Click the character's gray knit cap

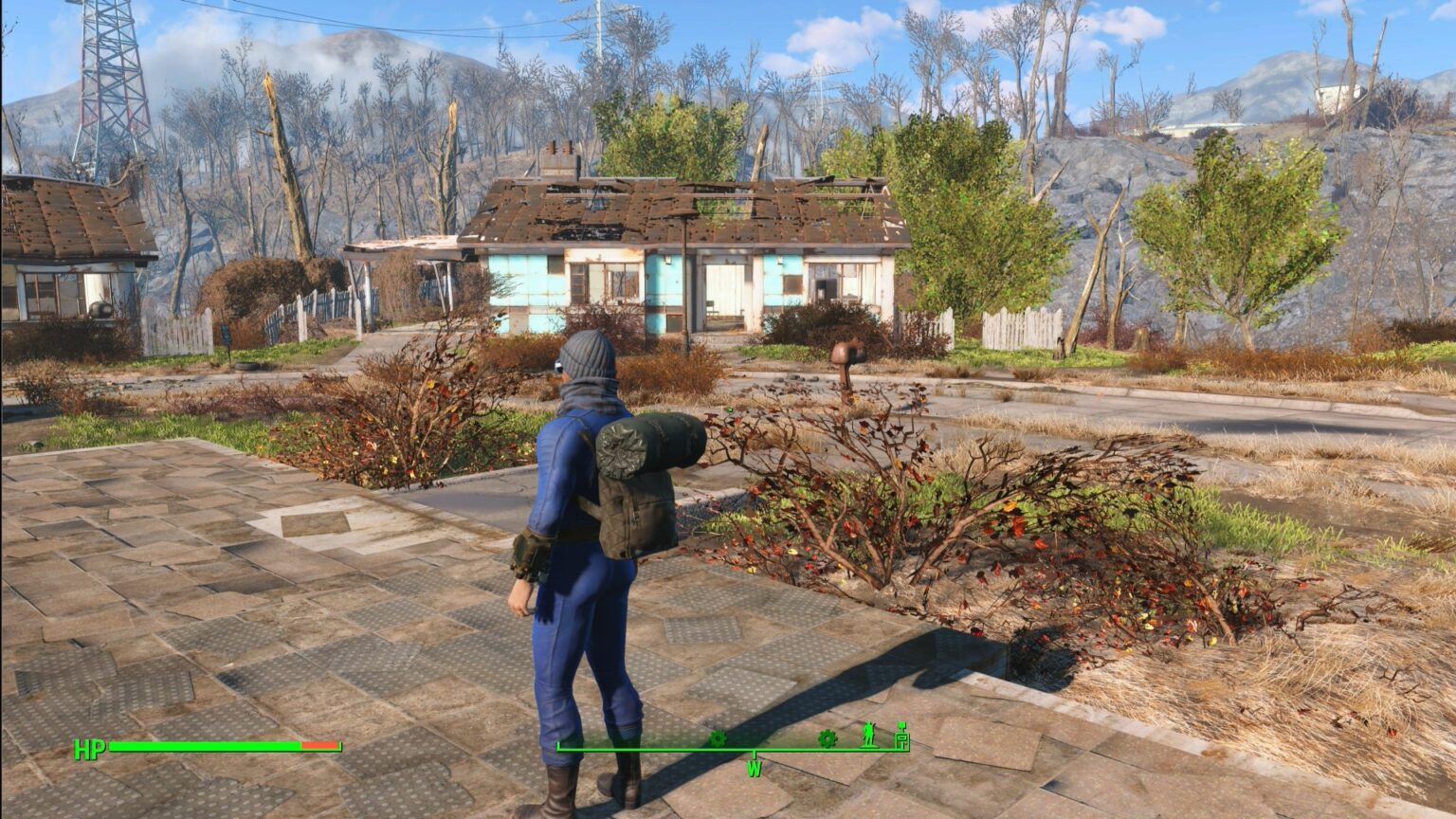pyautogui.click(x=590, y=358)
